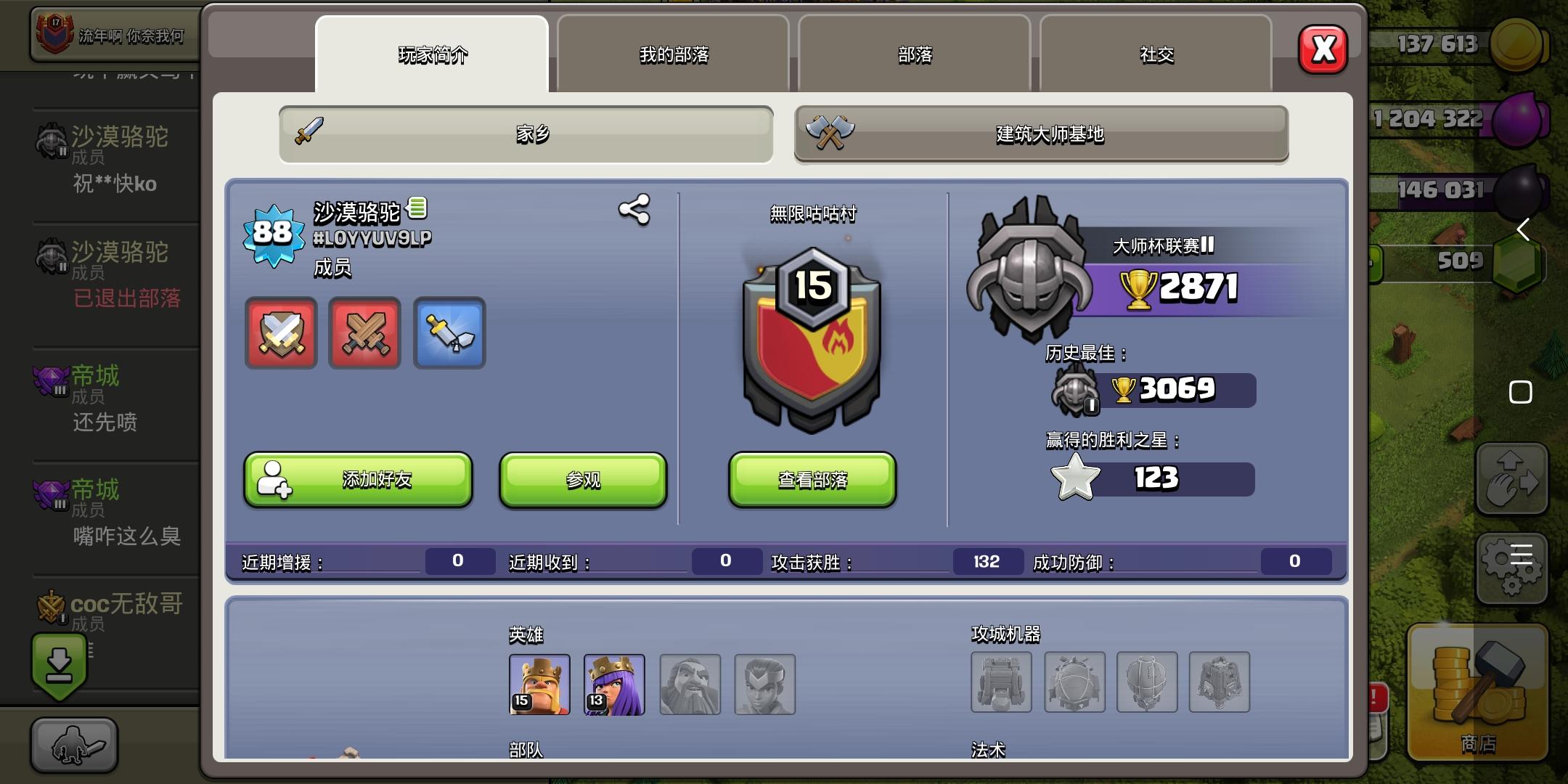Tap the 参观 visit button
The height and width of the screenshot is (784, 1568).
click(582, 479)
